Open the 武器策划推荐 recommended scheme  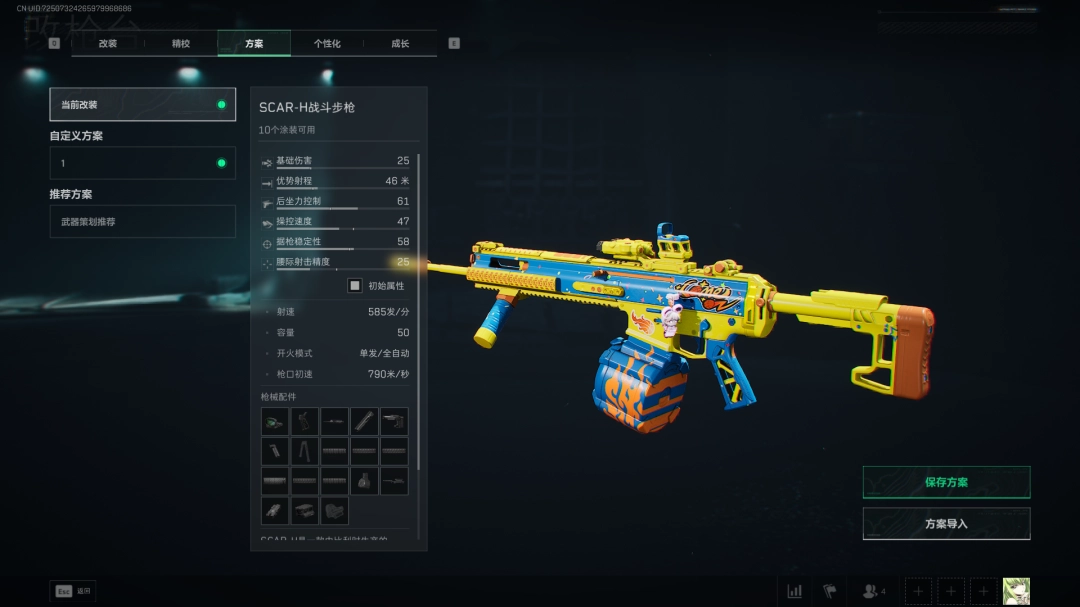coord(143,221)
